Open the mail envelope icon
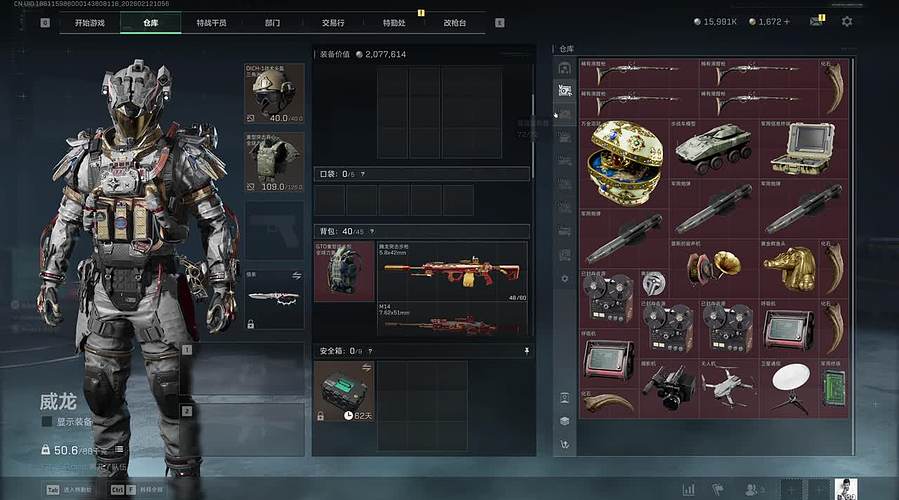Screen dimensions: 899x500 pyautogui.click(x=816, y=21)
